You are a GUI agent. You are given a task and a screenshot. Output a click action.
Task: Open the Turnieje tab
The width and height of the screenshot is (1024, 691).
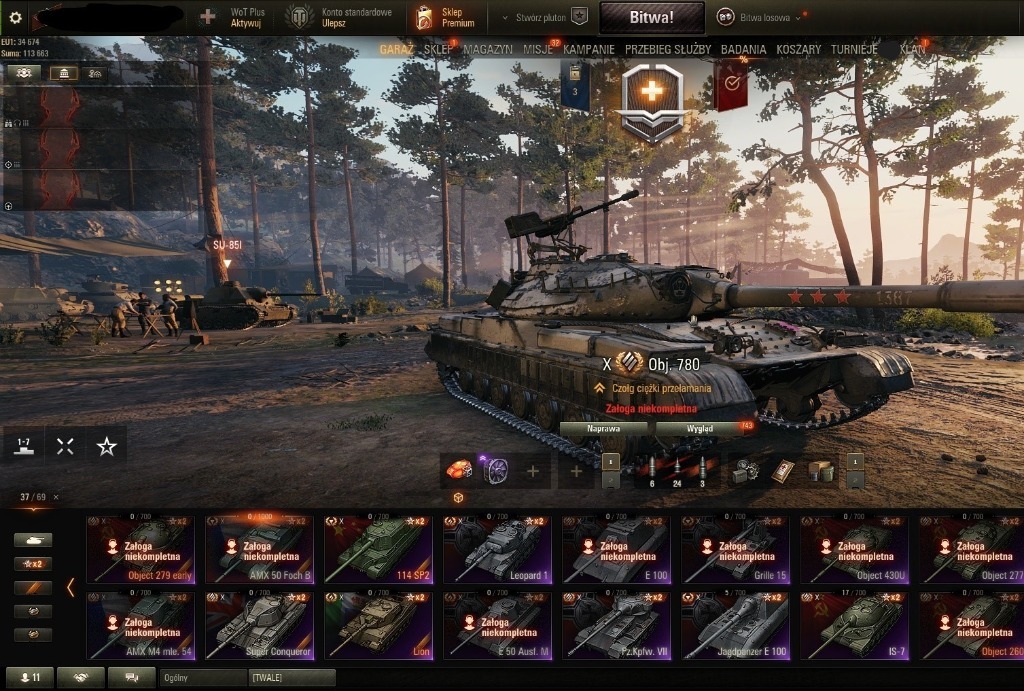point(854,49)
